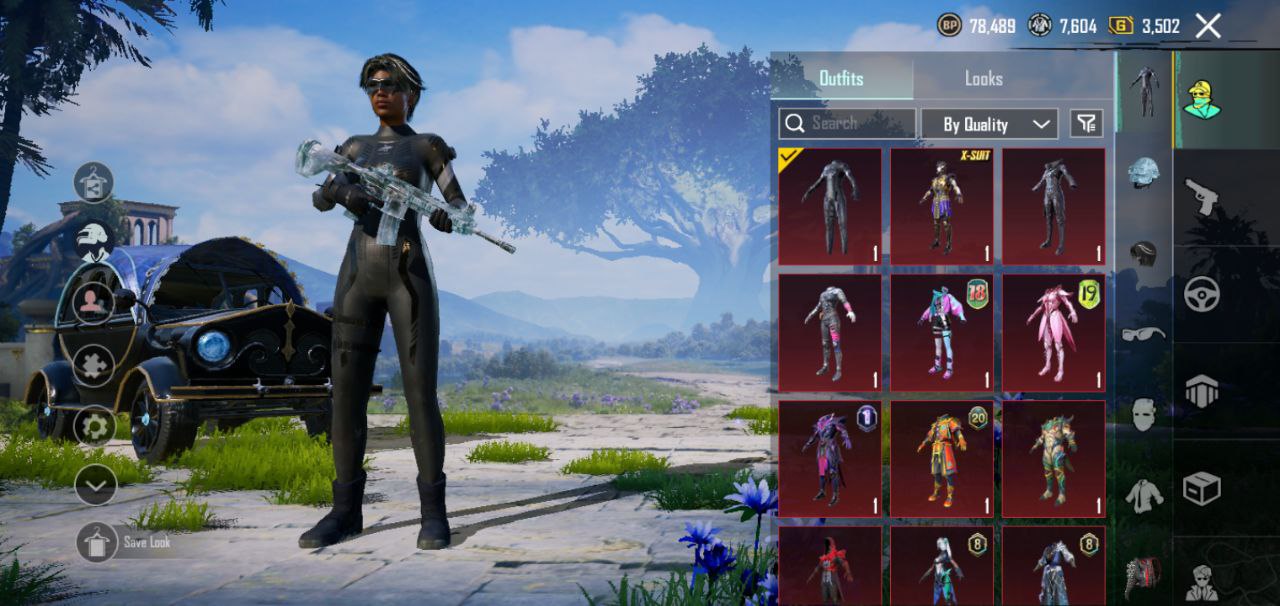Collapse the side buttons with the down arrow
Viewport: 1280px width, 606px height.
(96, 486)
